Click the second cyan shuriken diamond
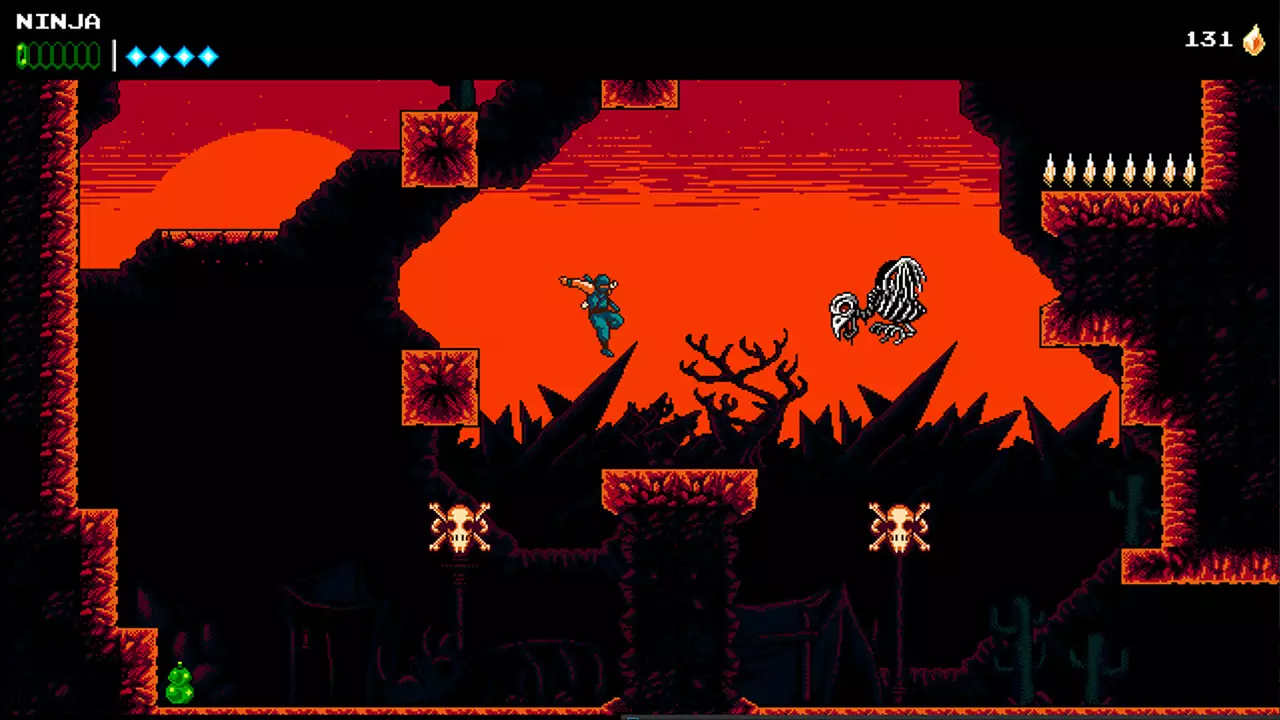 [x=161, y=57]
